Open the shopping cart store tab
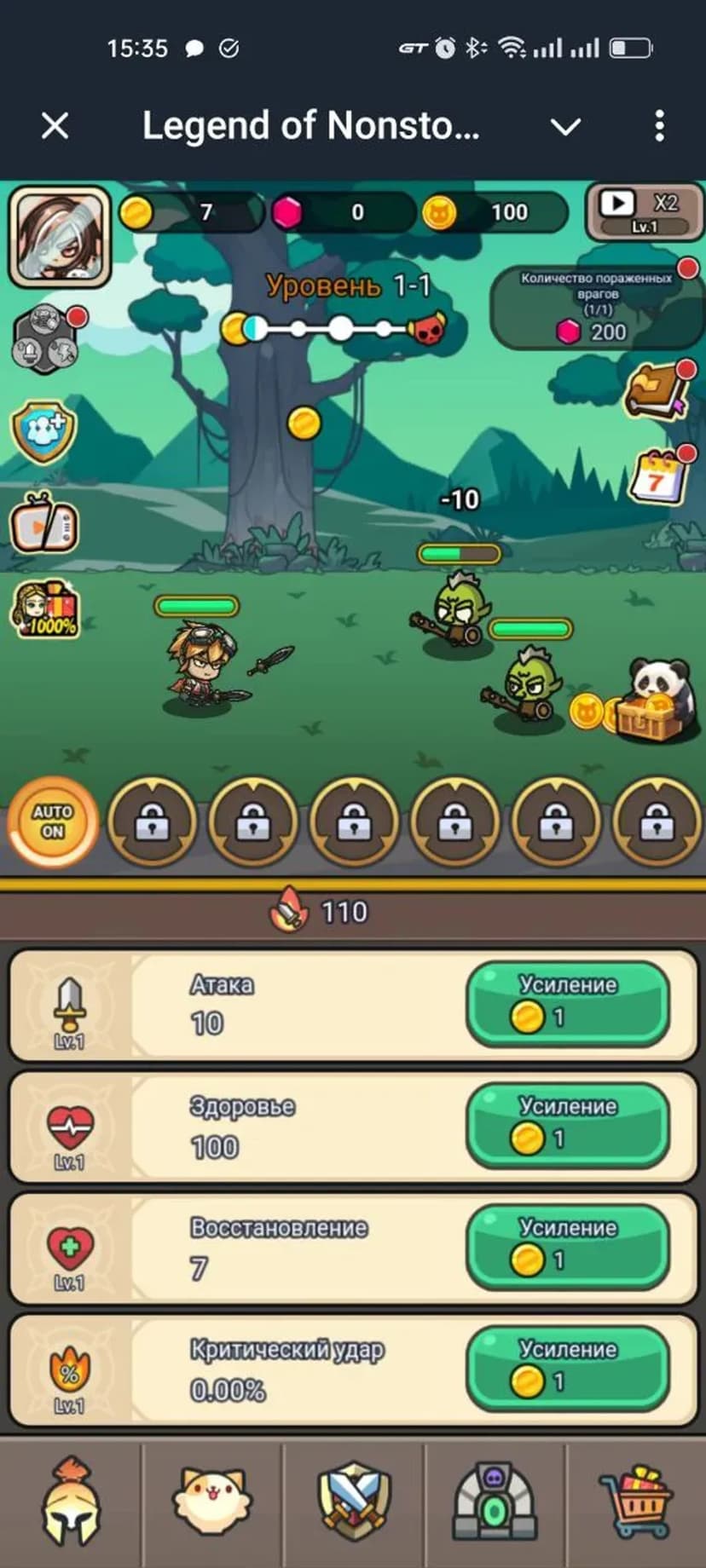Viewport: 706px width, 1568px height. (636, 1502)
